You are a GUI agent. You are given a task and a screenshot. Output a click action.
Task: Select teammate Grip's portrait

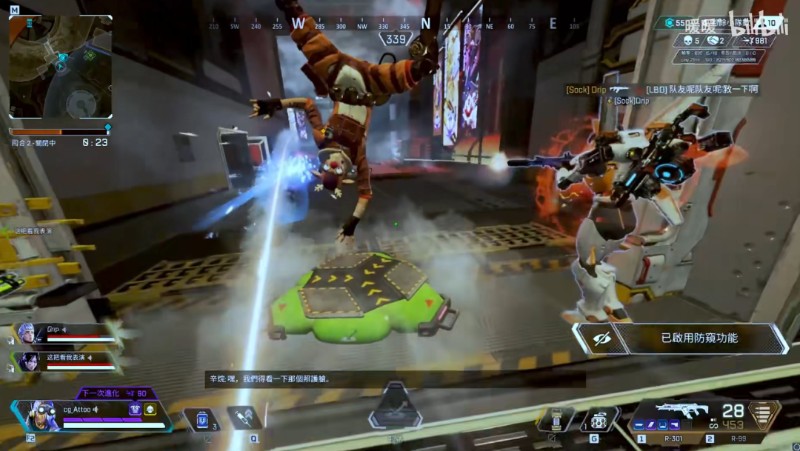26,333
